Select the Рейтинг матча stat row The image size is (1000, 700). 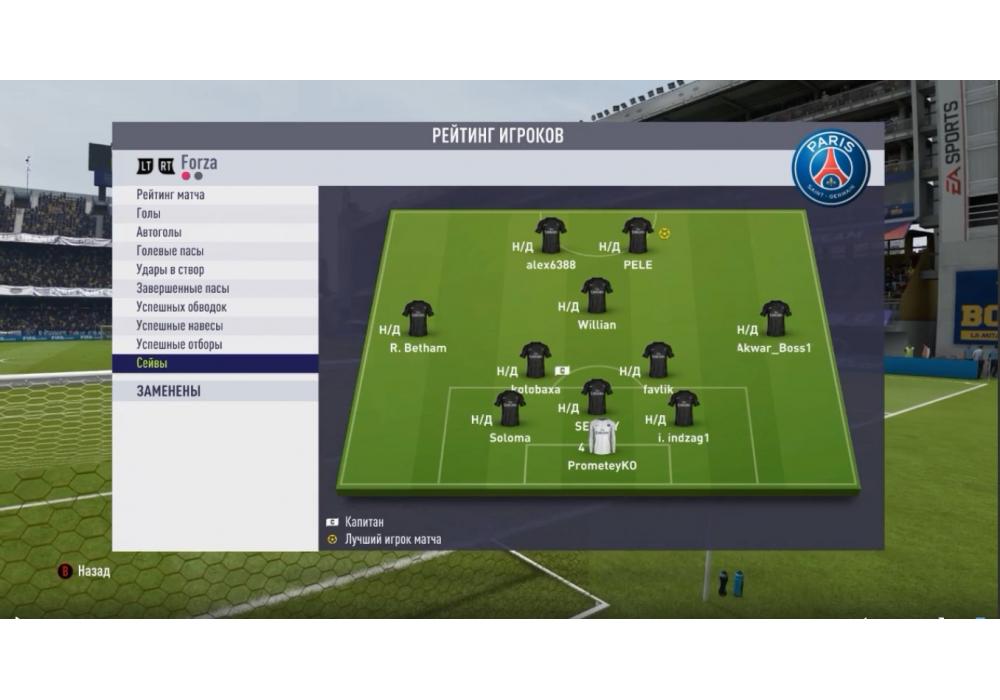216,195
